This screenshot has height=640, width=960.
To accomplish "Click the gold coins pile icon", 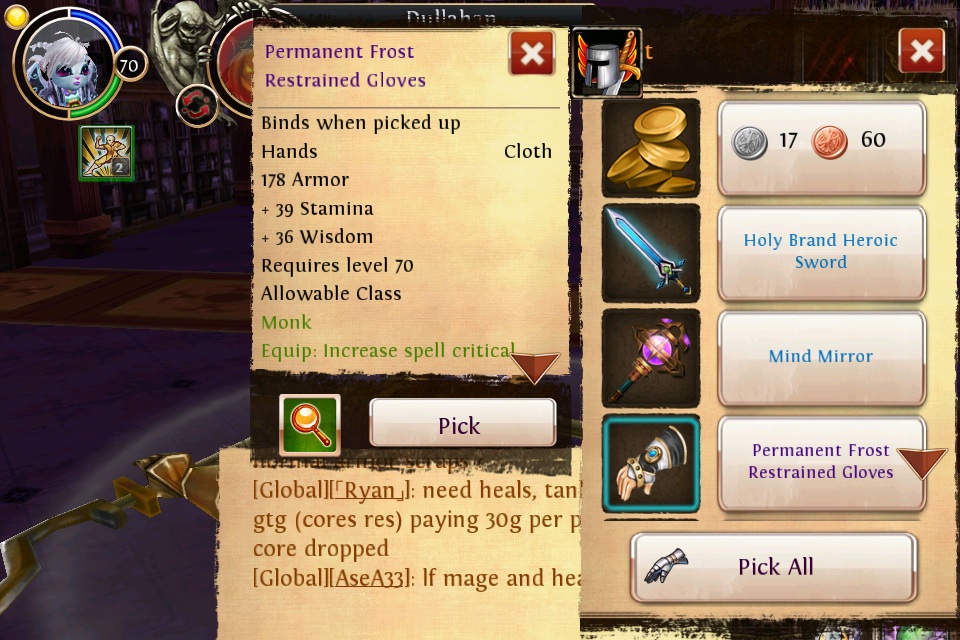I will pos(650,147).
